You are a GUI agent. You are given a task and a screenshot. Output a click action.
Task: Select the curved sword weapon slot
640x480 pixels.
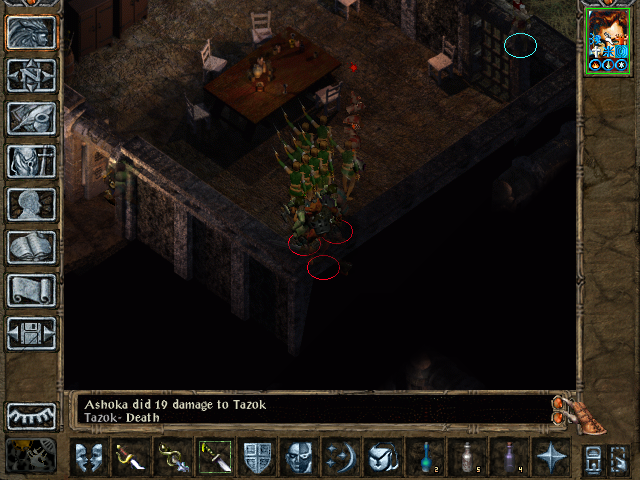(x=131, y=457)
